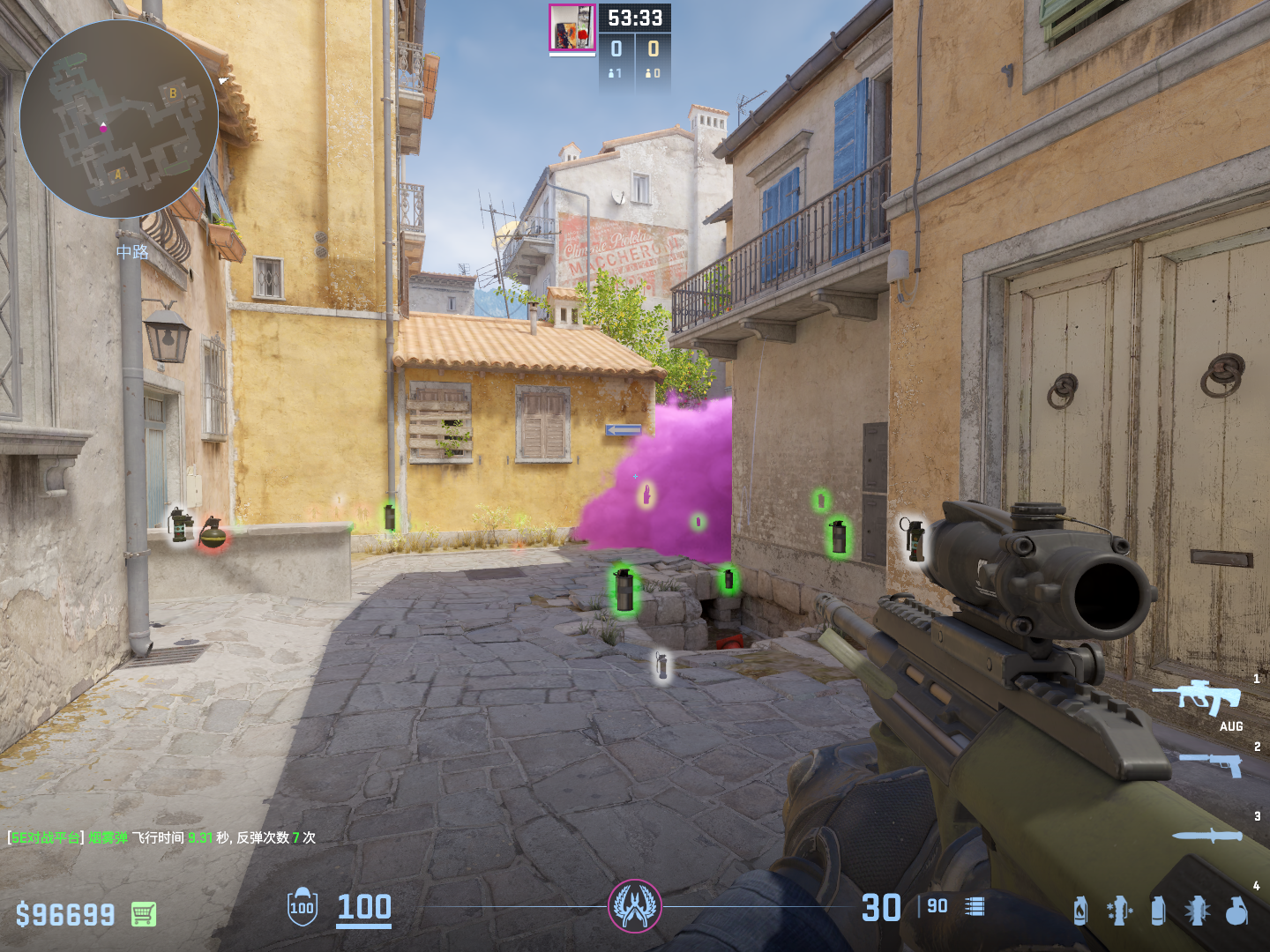1270x952 pixels.
Task: Pick the decoy grenade icon
Action: coord(1118,911)
